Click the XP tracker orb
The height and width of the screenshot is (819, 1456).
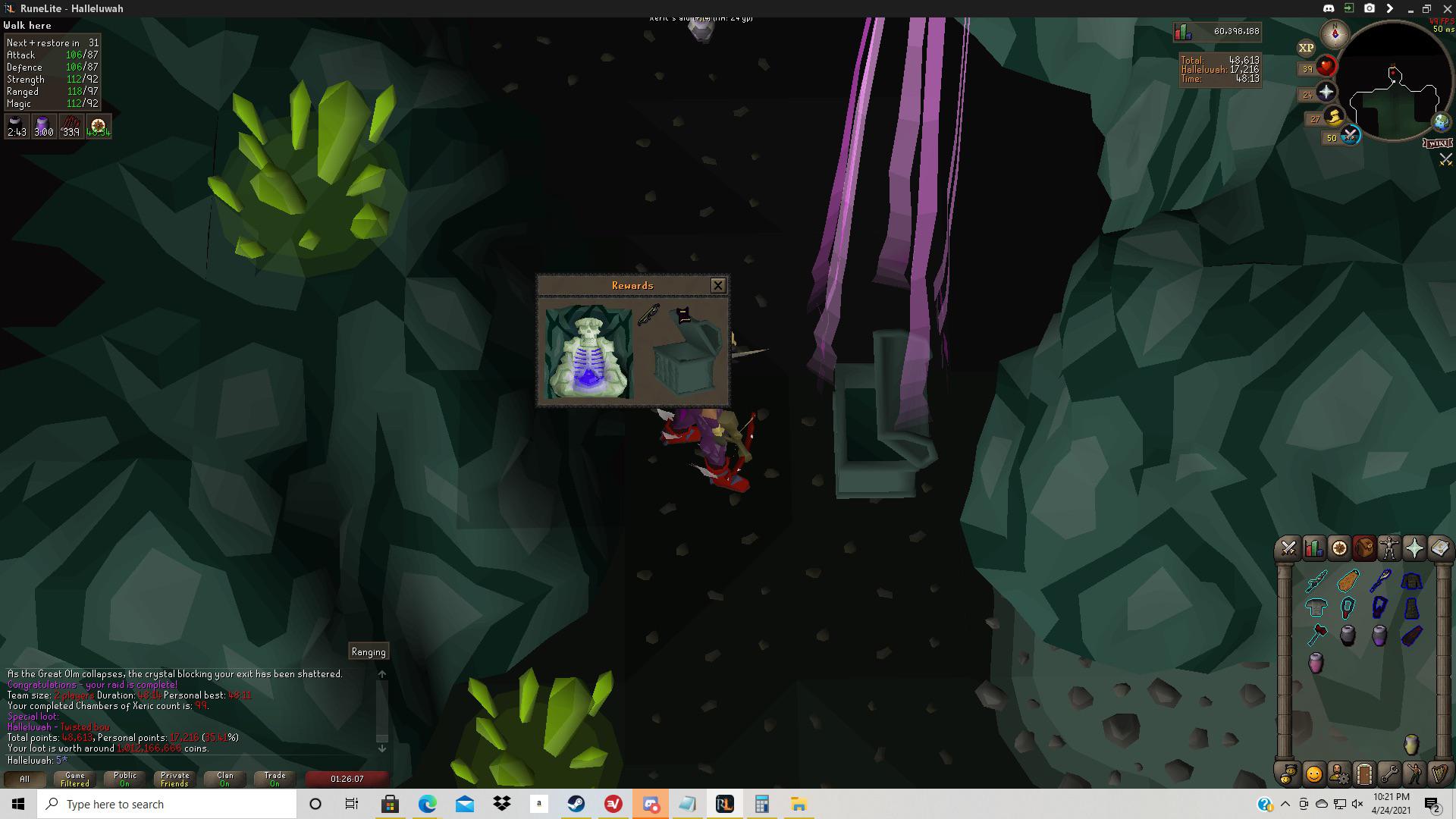coord(1305,47)
